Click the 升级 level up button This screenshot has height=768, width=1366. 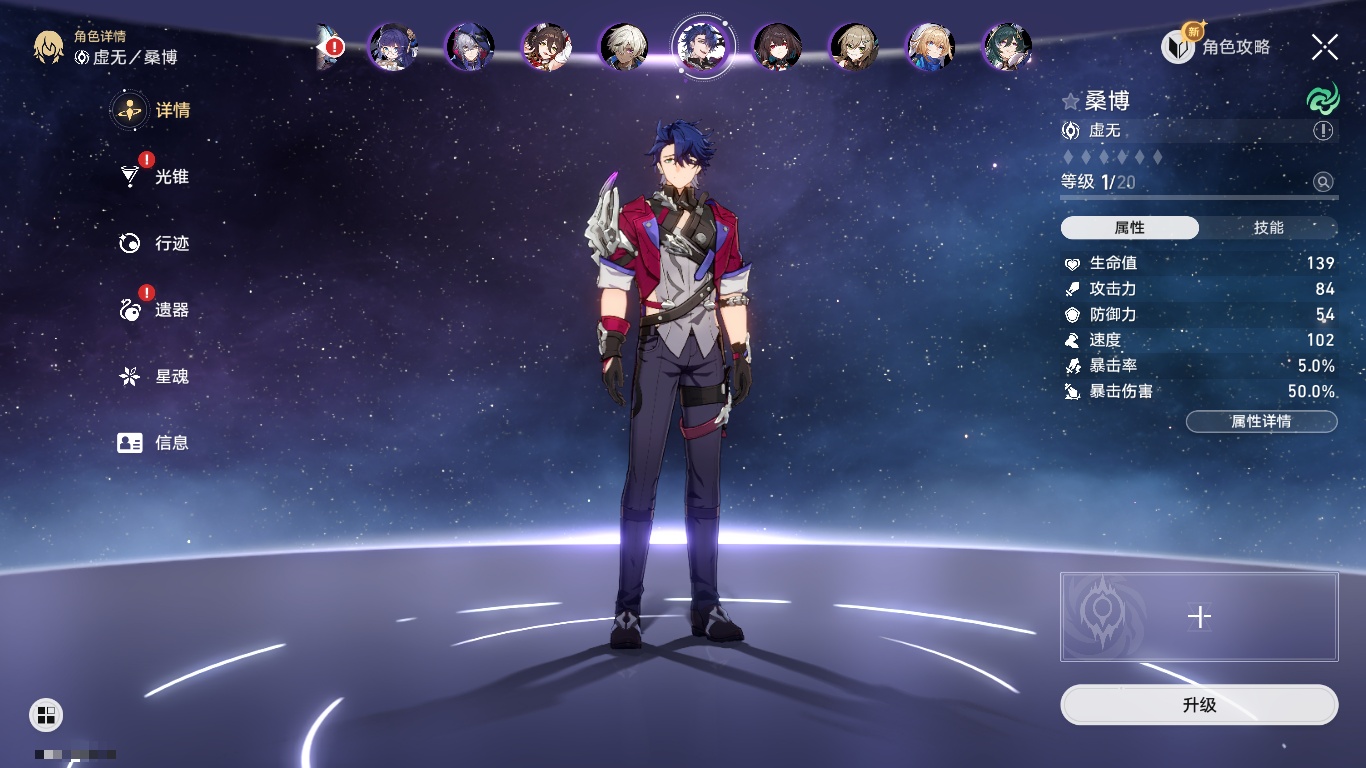coord(1199,705)
